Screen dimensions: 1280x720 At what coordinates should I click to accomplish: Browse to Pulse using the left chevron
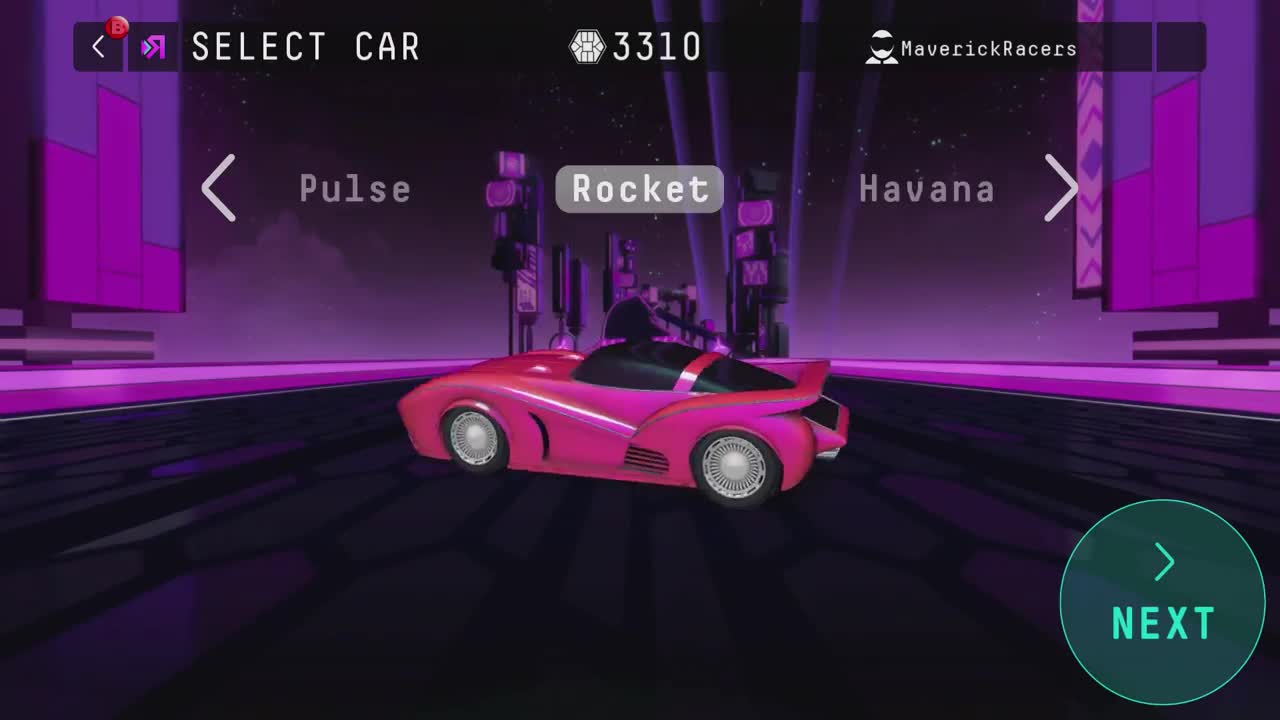[x=219, y=189]
